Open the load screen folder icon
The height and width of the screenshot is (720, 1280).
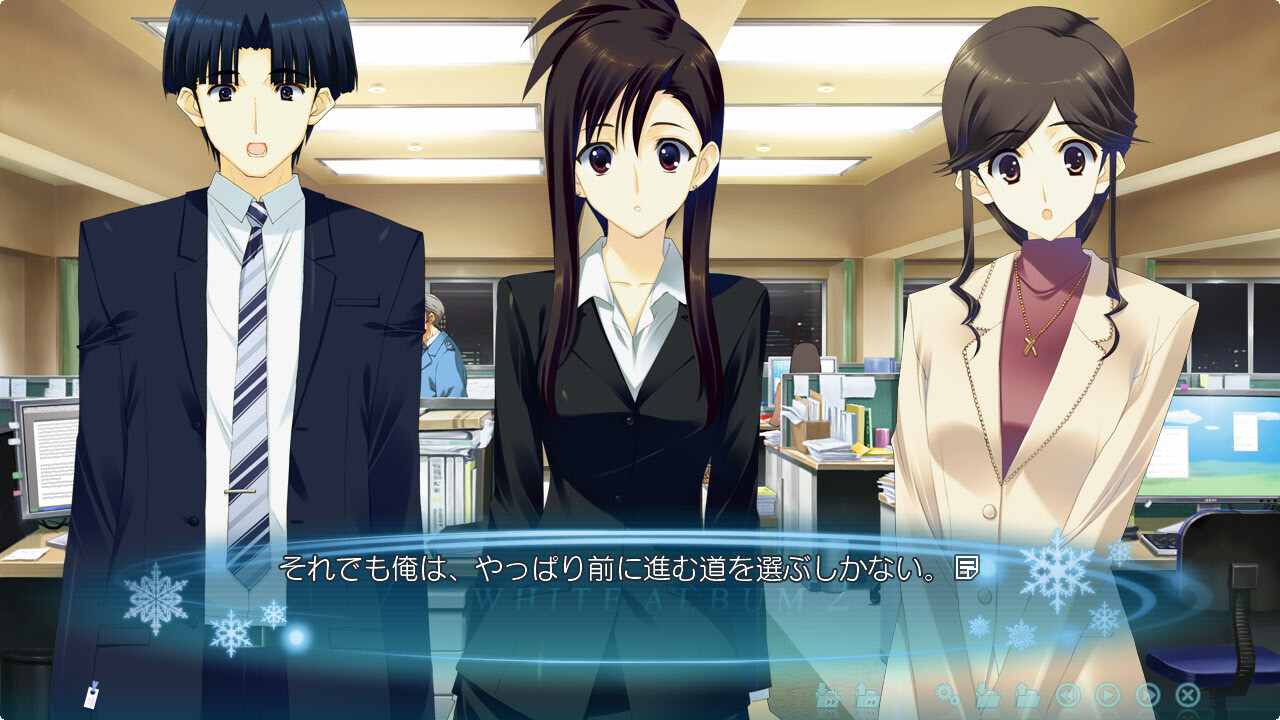click(1026, 695)
